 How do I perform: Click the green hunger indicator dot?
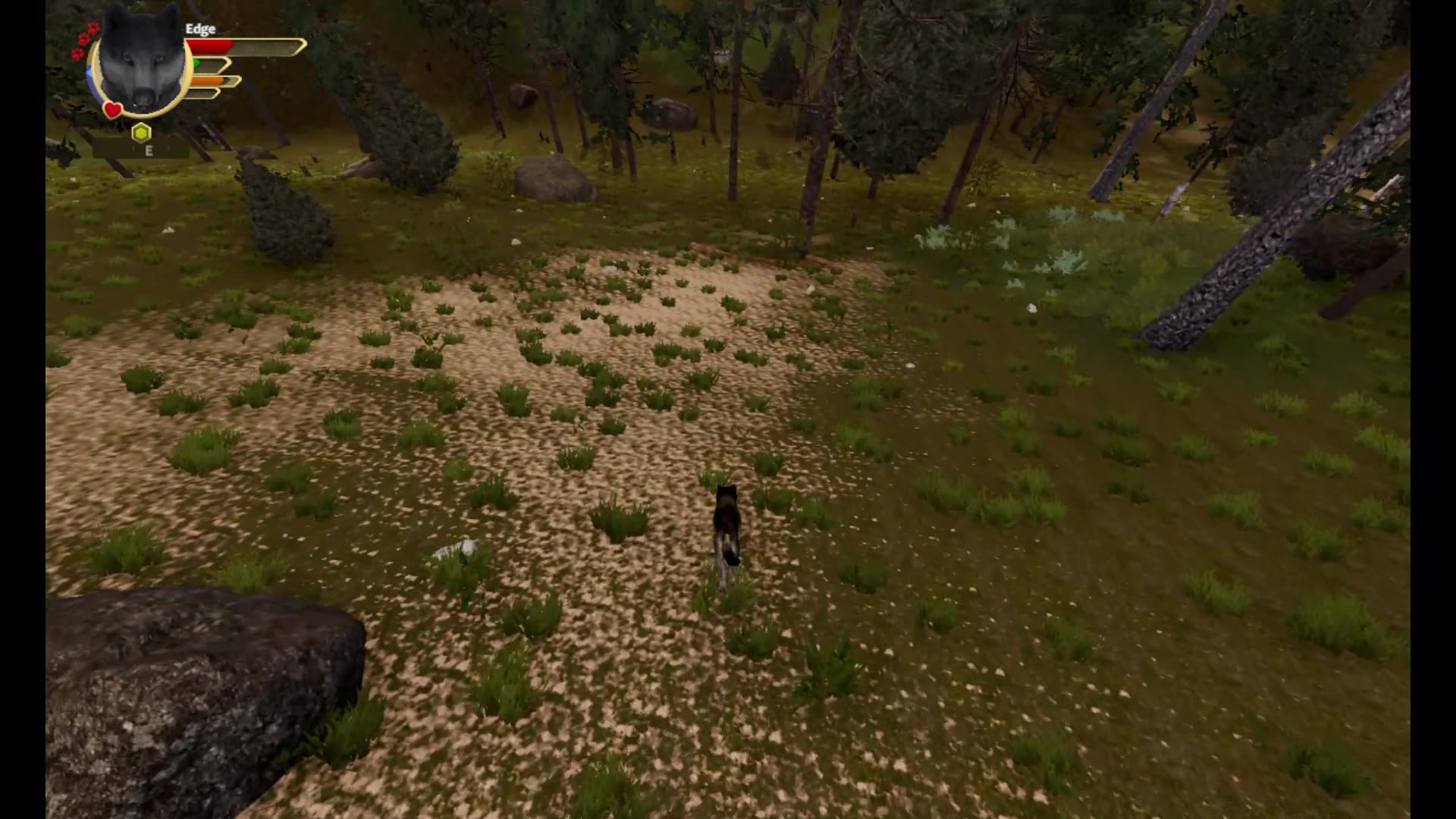click(196, 63)
